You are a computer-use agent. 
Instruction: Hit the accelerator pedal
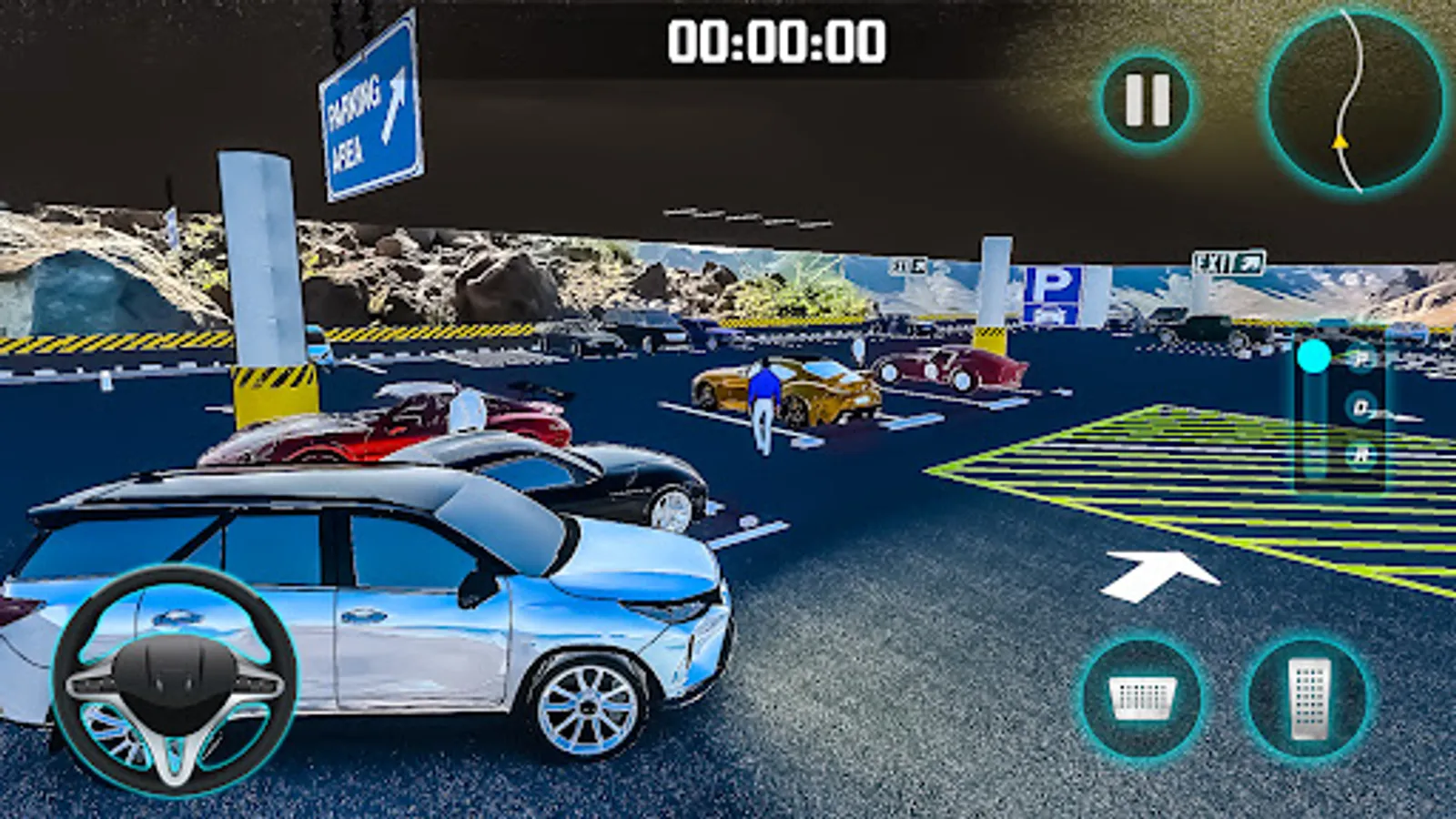click(1309, 699)
